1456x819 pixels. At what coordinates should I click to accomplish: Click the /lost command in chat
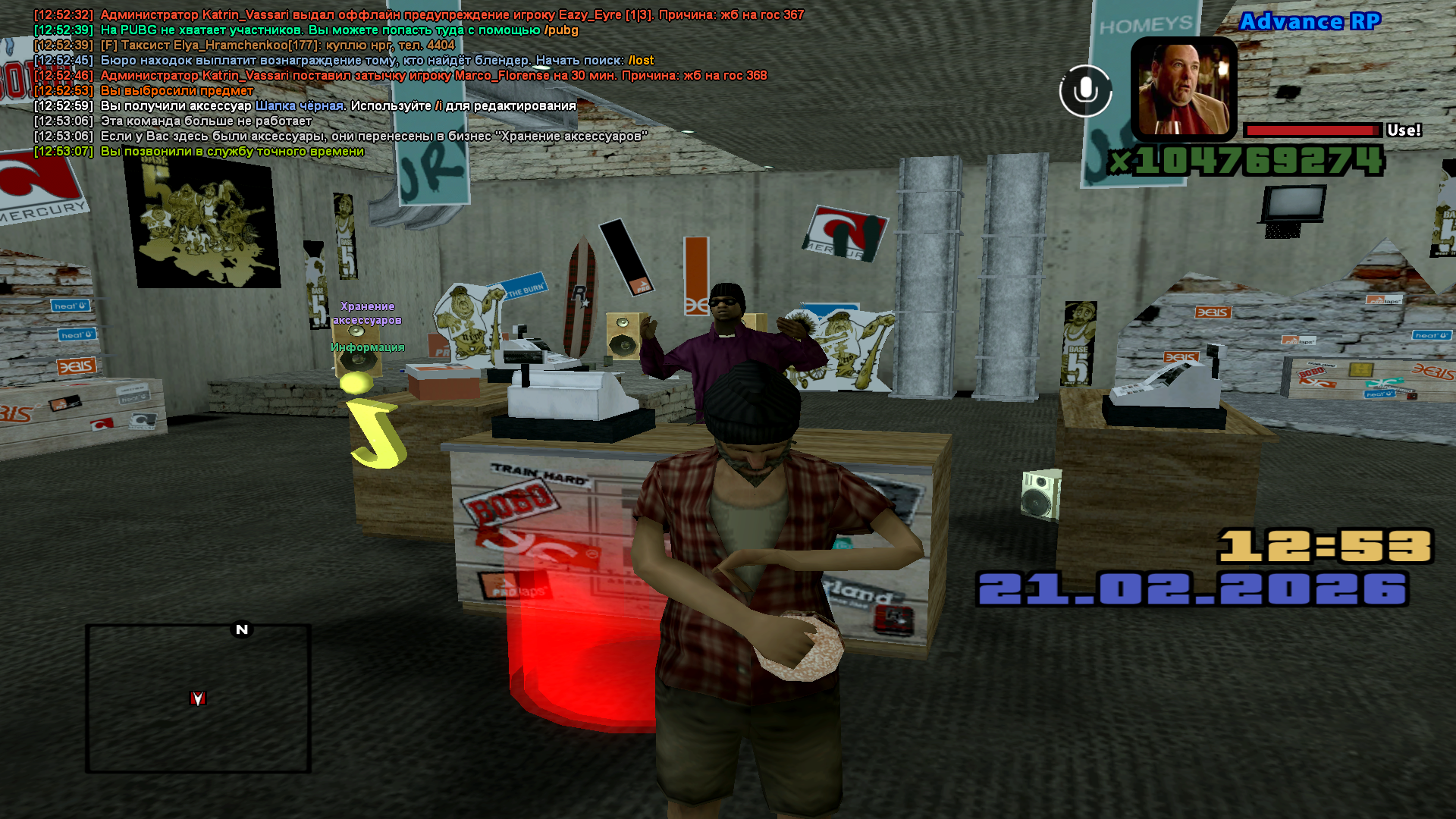641,61
